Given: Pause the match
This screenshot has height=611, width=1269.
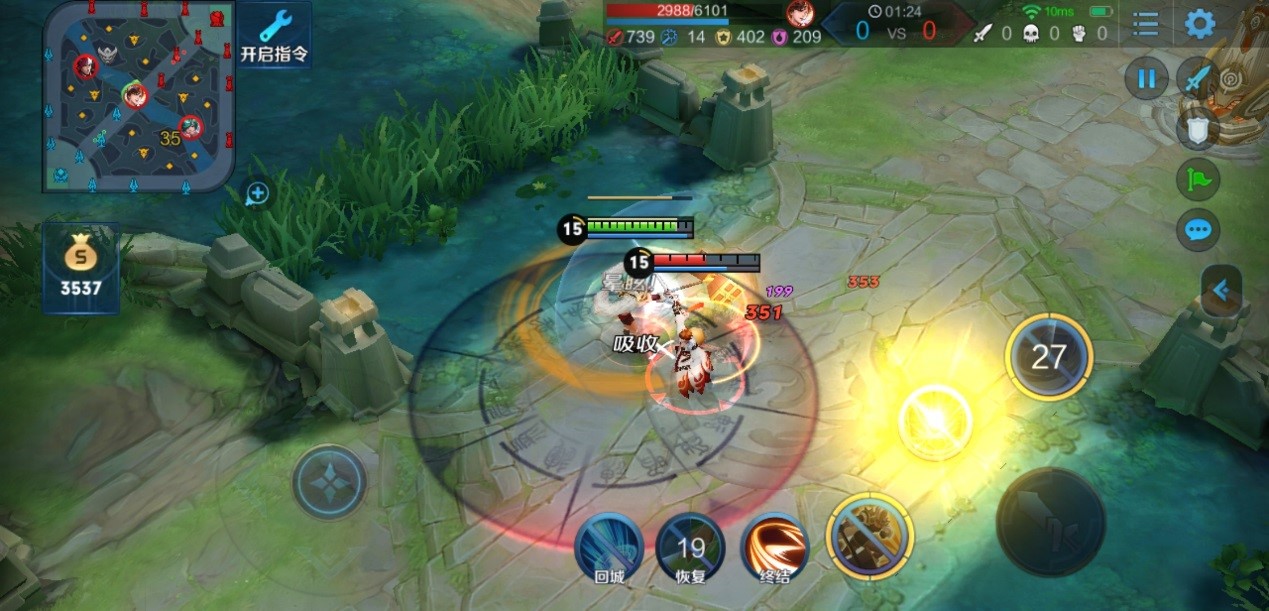Looking at the screenshot, I should click(1146, 78).
